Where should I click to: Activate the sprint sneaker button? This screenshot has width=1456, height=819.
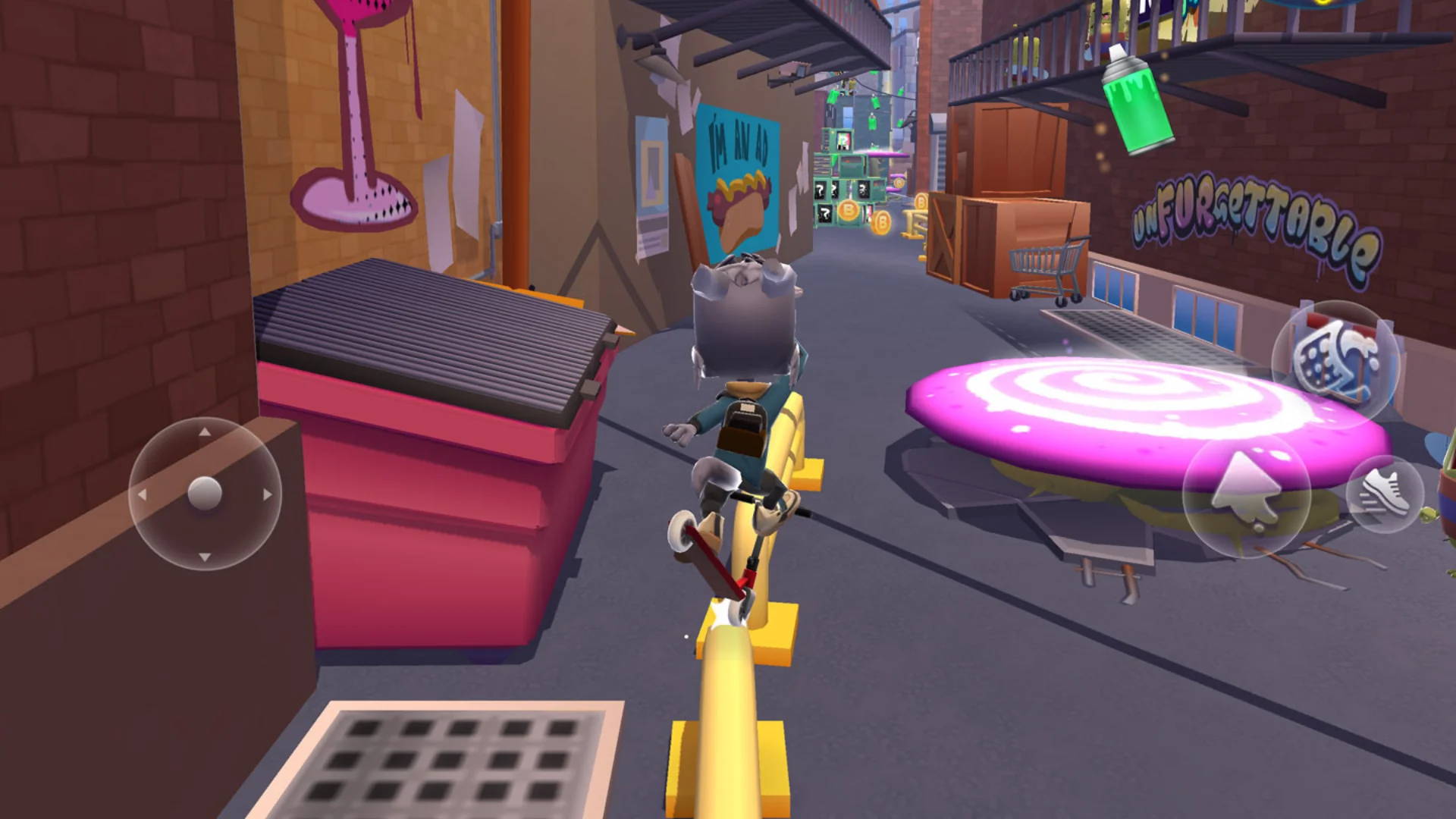click(1385, 494)
